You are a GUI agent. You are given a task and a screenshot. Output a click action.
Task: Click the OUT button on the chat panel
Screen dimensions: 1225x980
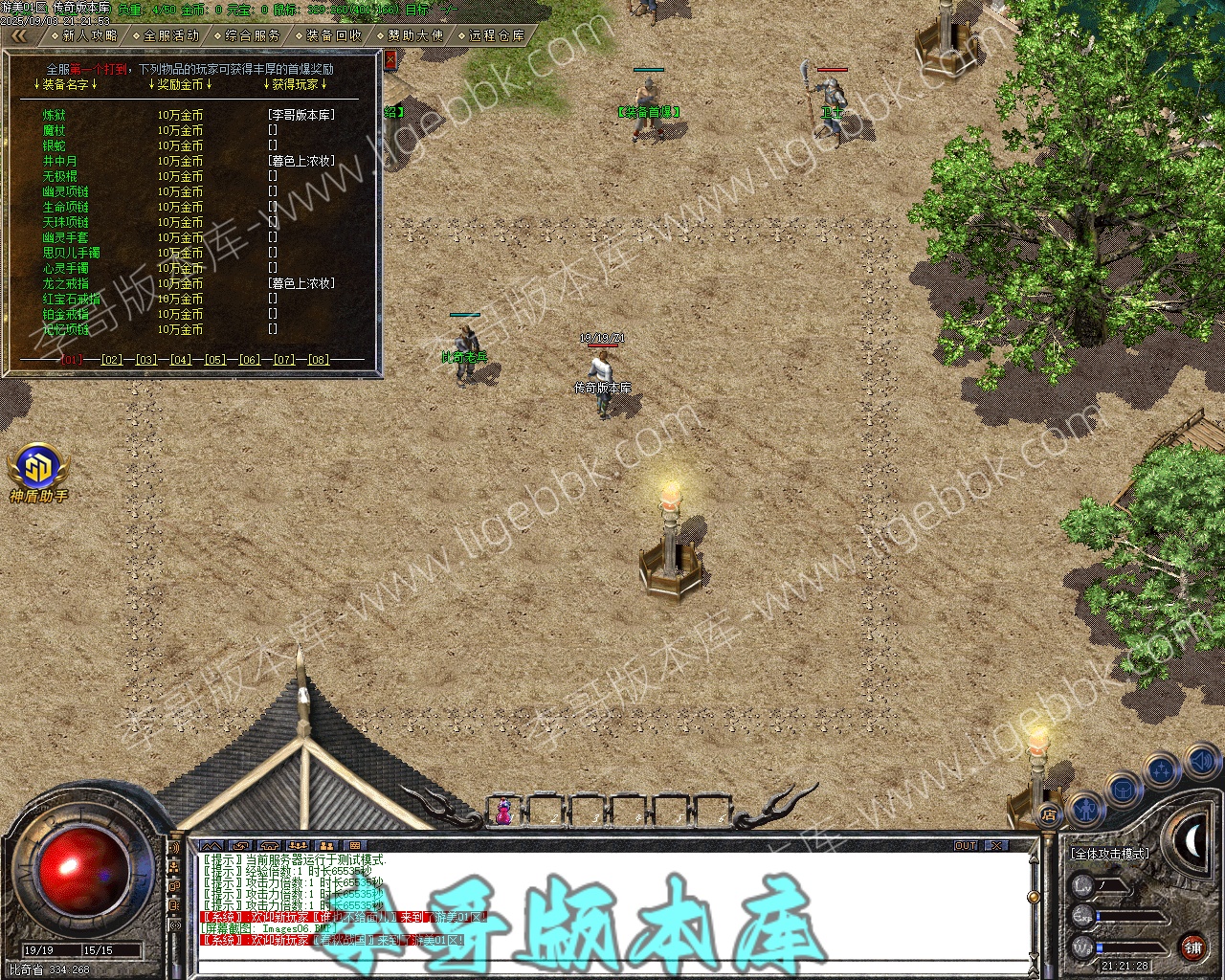(x=966, y=846)
